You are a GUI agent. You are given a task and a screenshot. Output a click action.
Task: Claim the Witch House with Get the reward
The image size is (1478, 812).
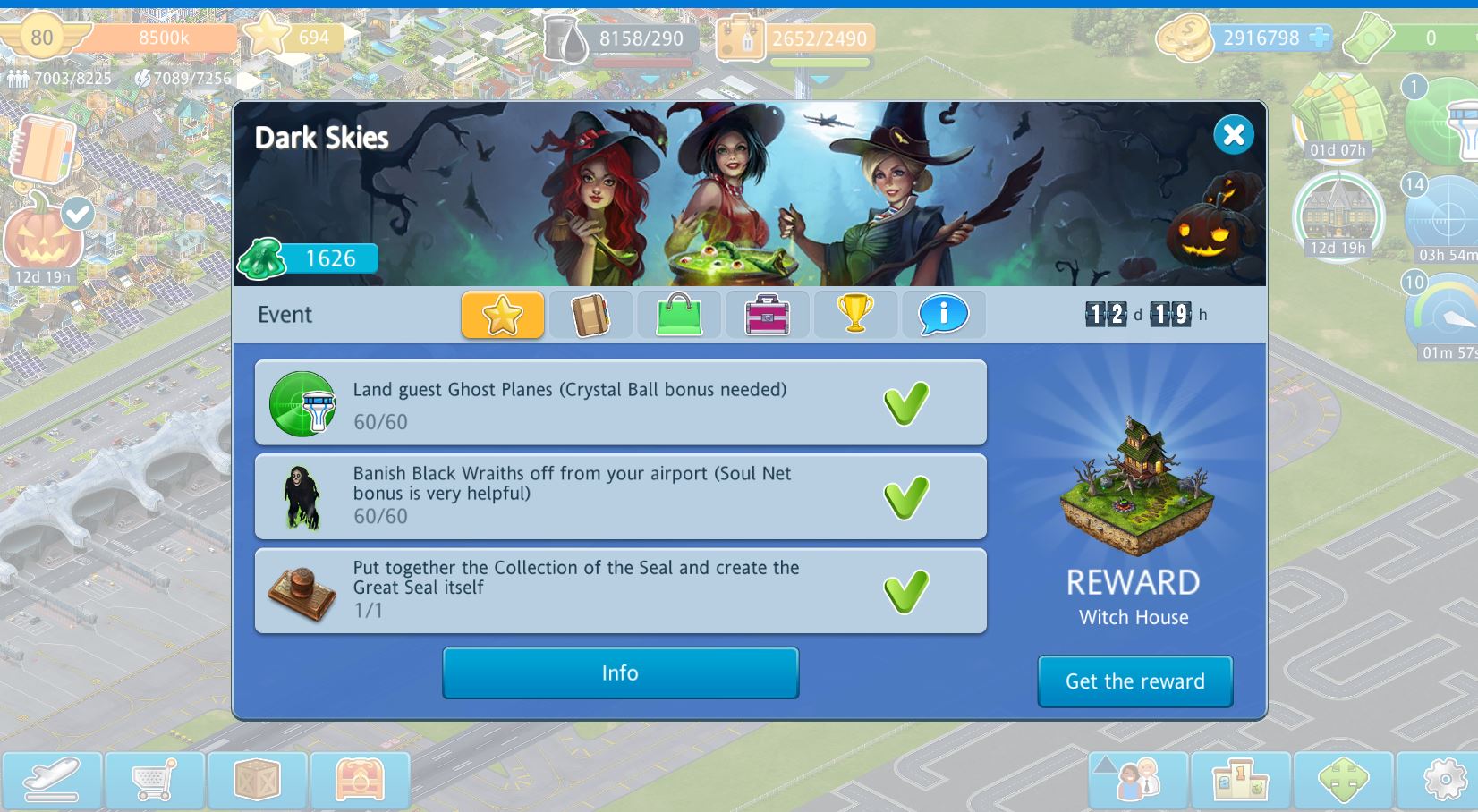pos(1134,681)
